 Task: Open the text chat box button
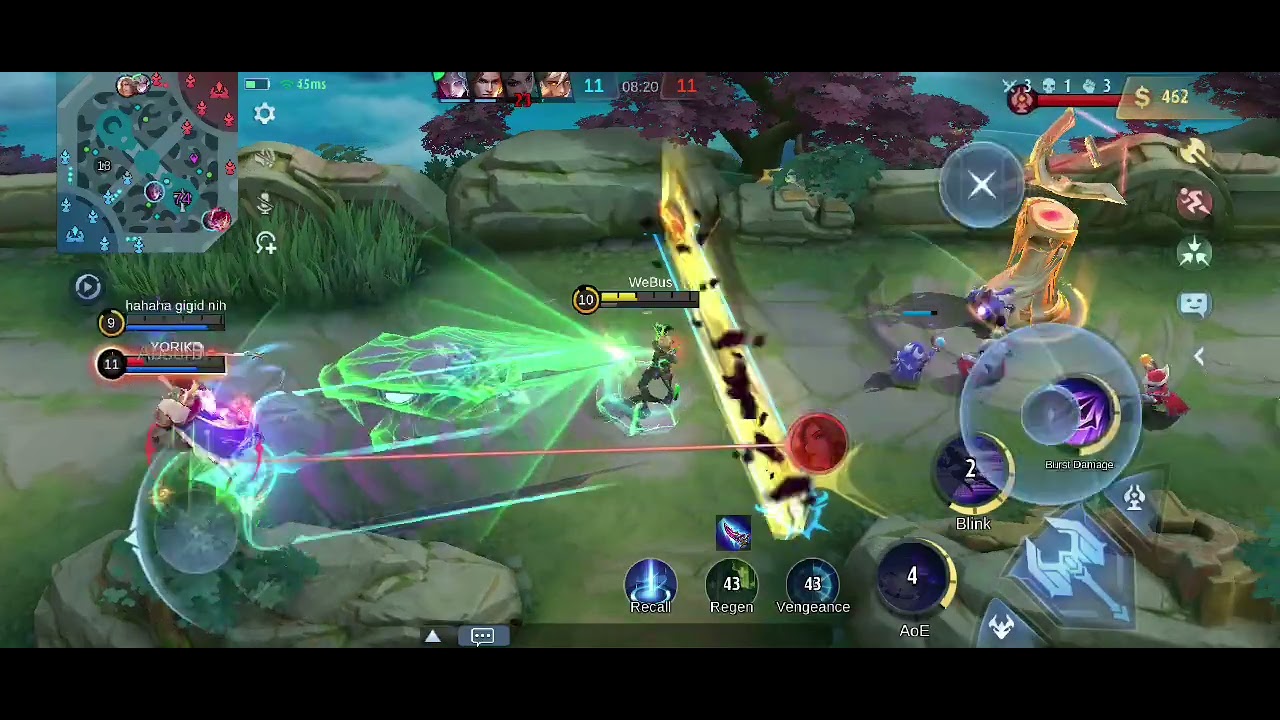pyautogui.click(x=482, y=636)
